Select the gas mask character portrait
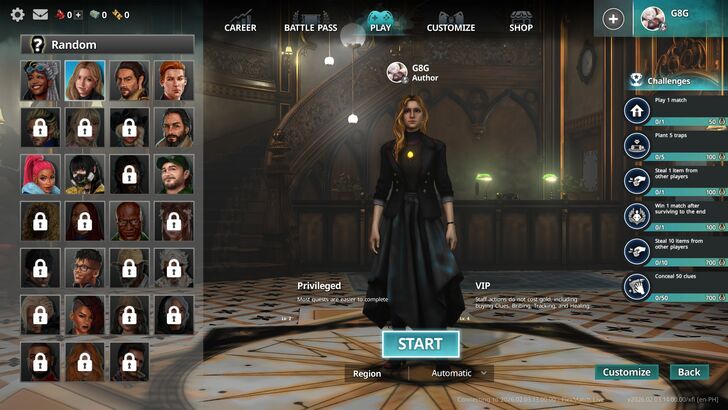The width and height of the screenshot is (728, 410). [85, 174]
